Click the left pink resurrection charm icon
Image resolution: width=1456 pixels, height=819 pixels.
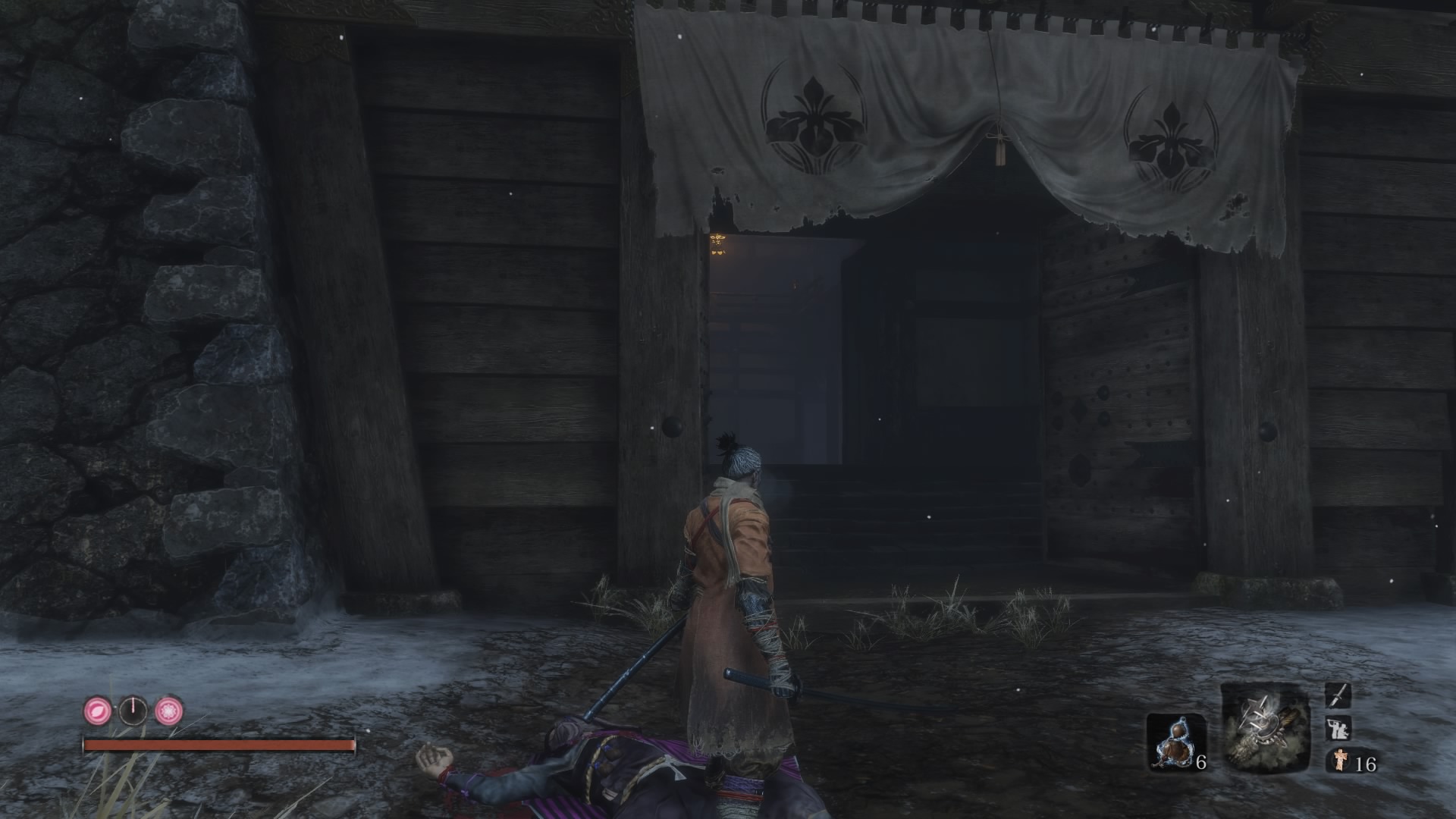pyautogui.click(x=97, y=710)
